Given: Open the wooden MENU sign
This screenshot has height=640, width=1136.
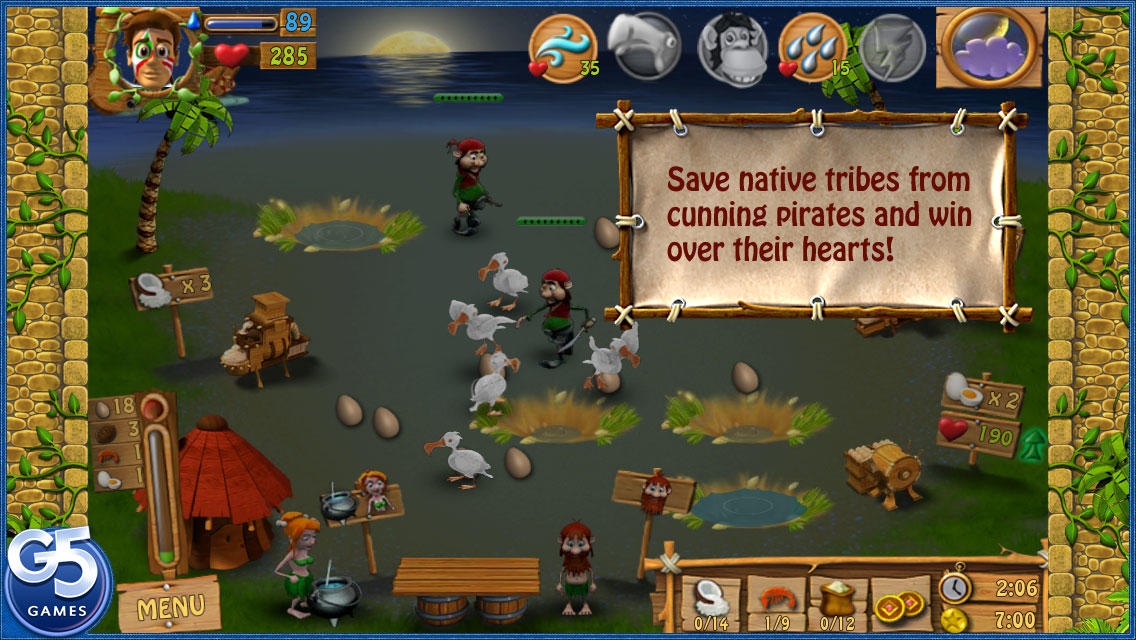Looking at the screenshot, I should (x=169, y=605).
